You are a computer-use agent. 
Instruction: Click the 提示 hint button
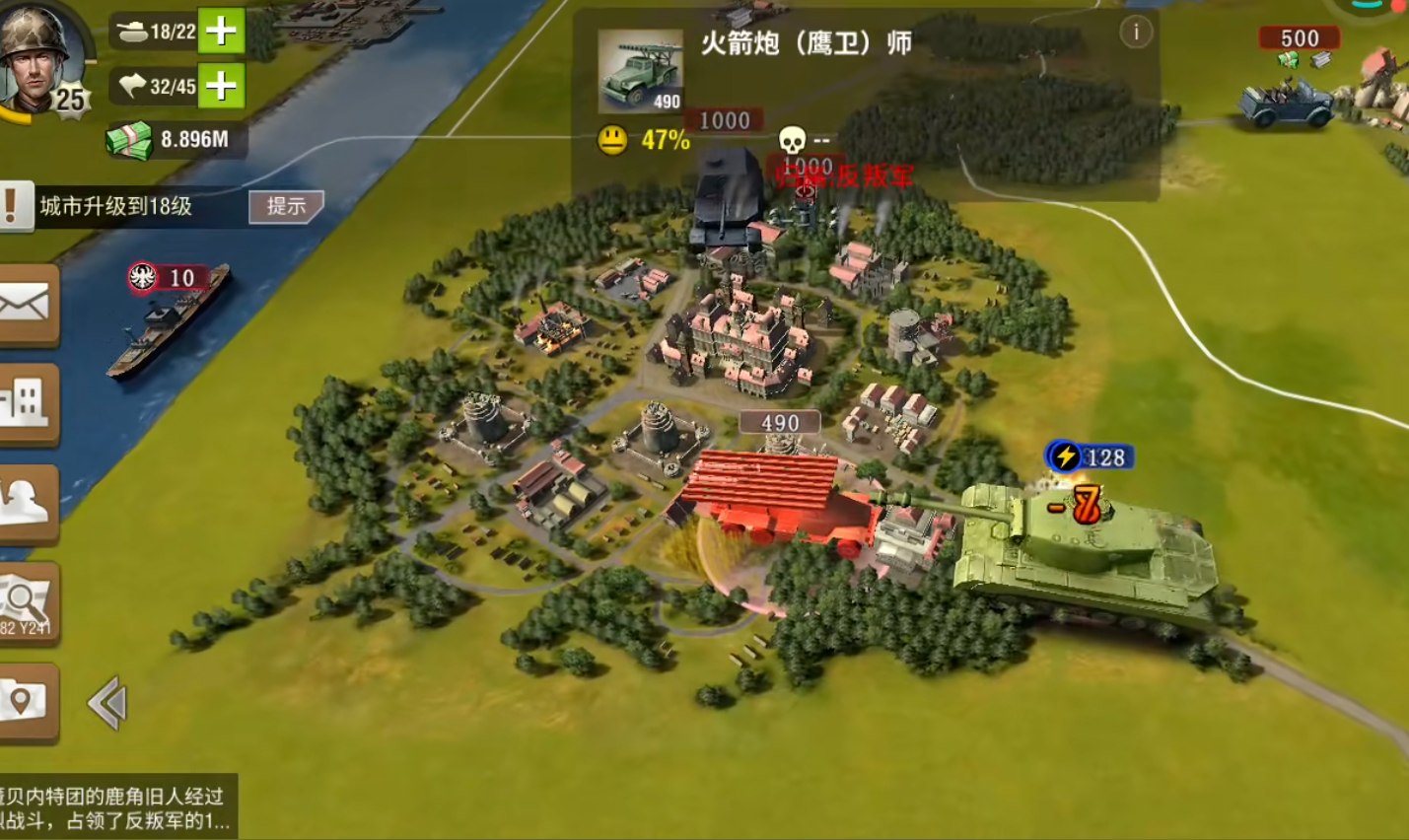(x=286, y=206)
